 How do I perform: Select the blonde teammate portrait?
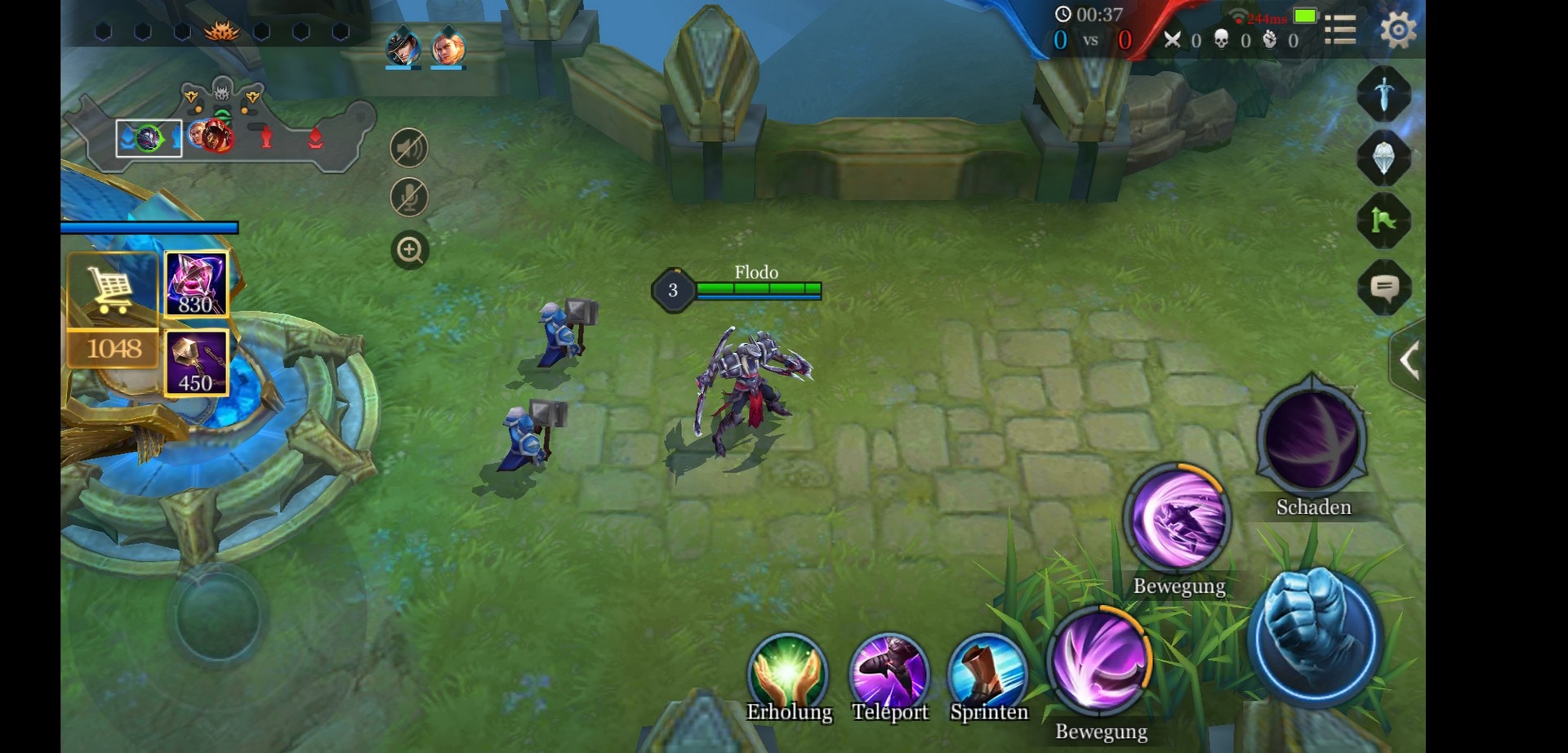click(448, 48)
